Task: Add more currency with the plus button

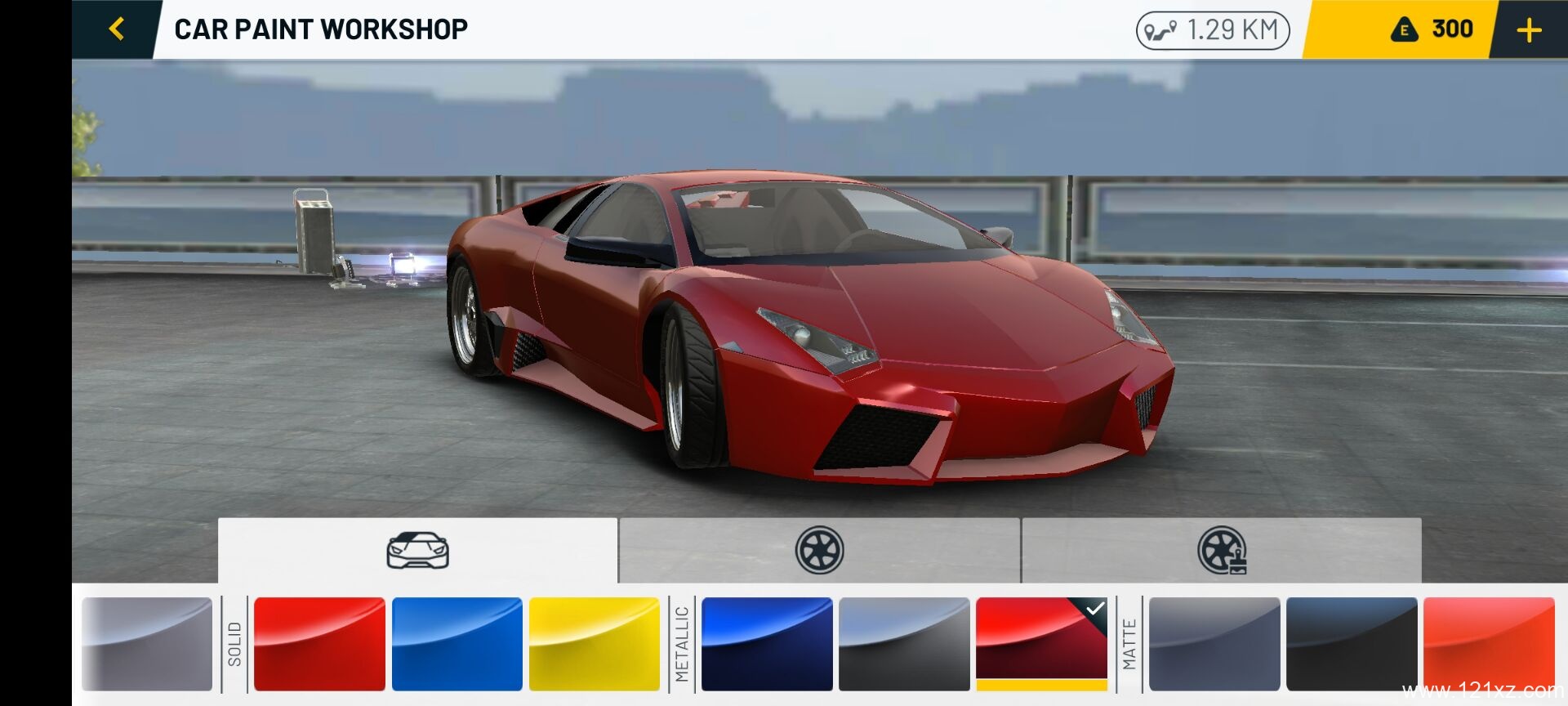Action: pos(1529,30)
